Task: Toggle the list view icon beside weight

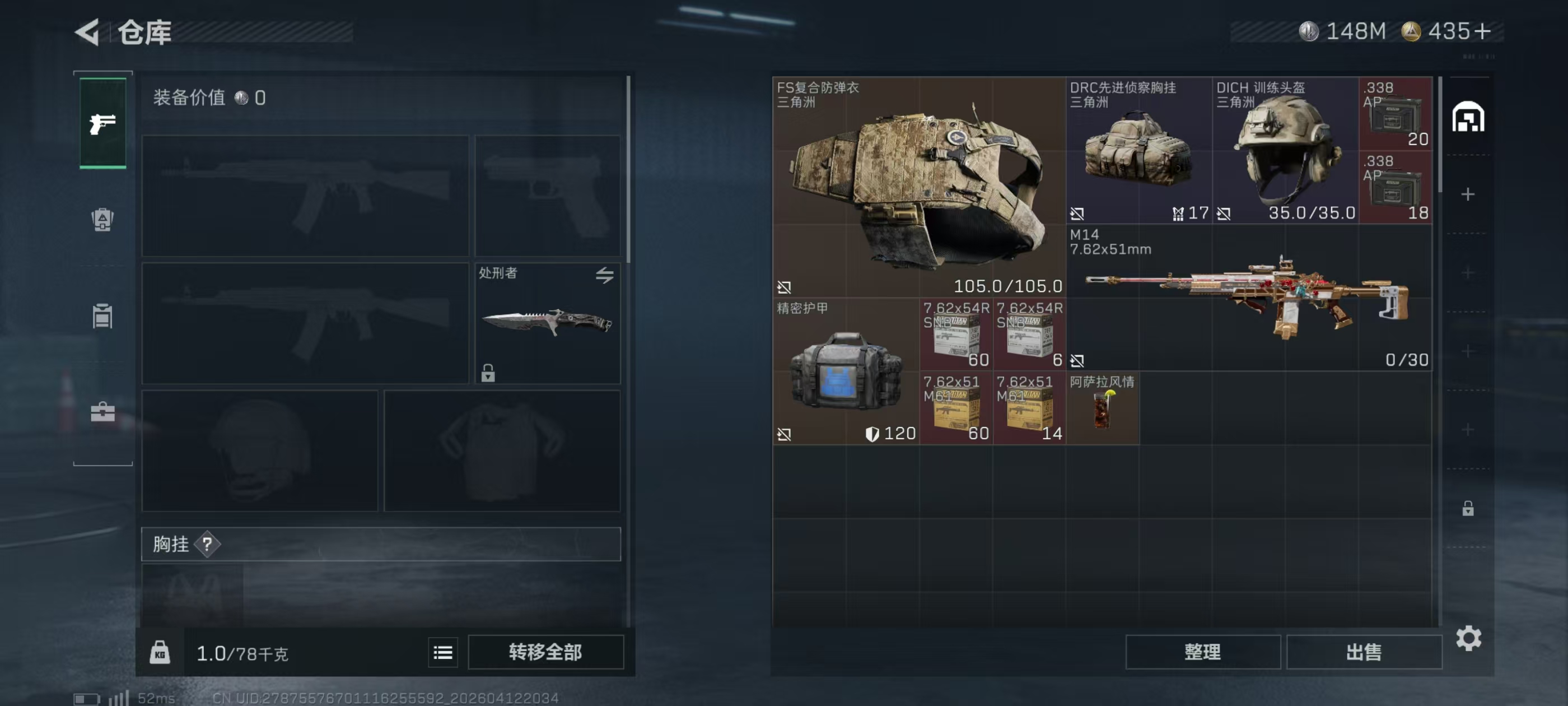Action: tap(442, 652)
